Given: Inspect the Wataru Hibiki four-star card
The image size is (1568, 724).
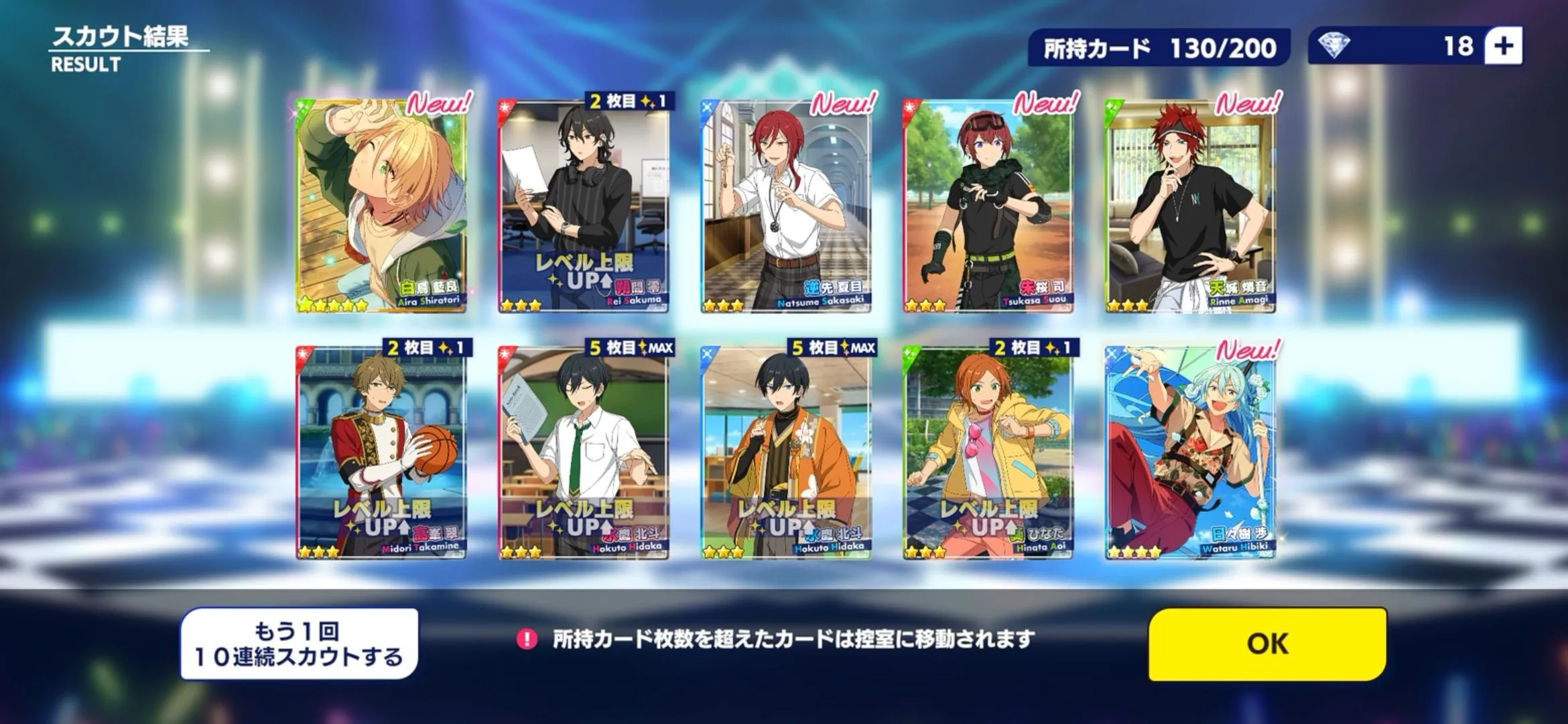Looking at the screenshot, I should pos(1190,452).
